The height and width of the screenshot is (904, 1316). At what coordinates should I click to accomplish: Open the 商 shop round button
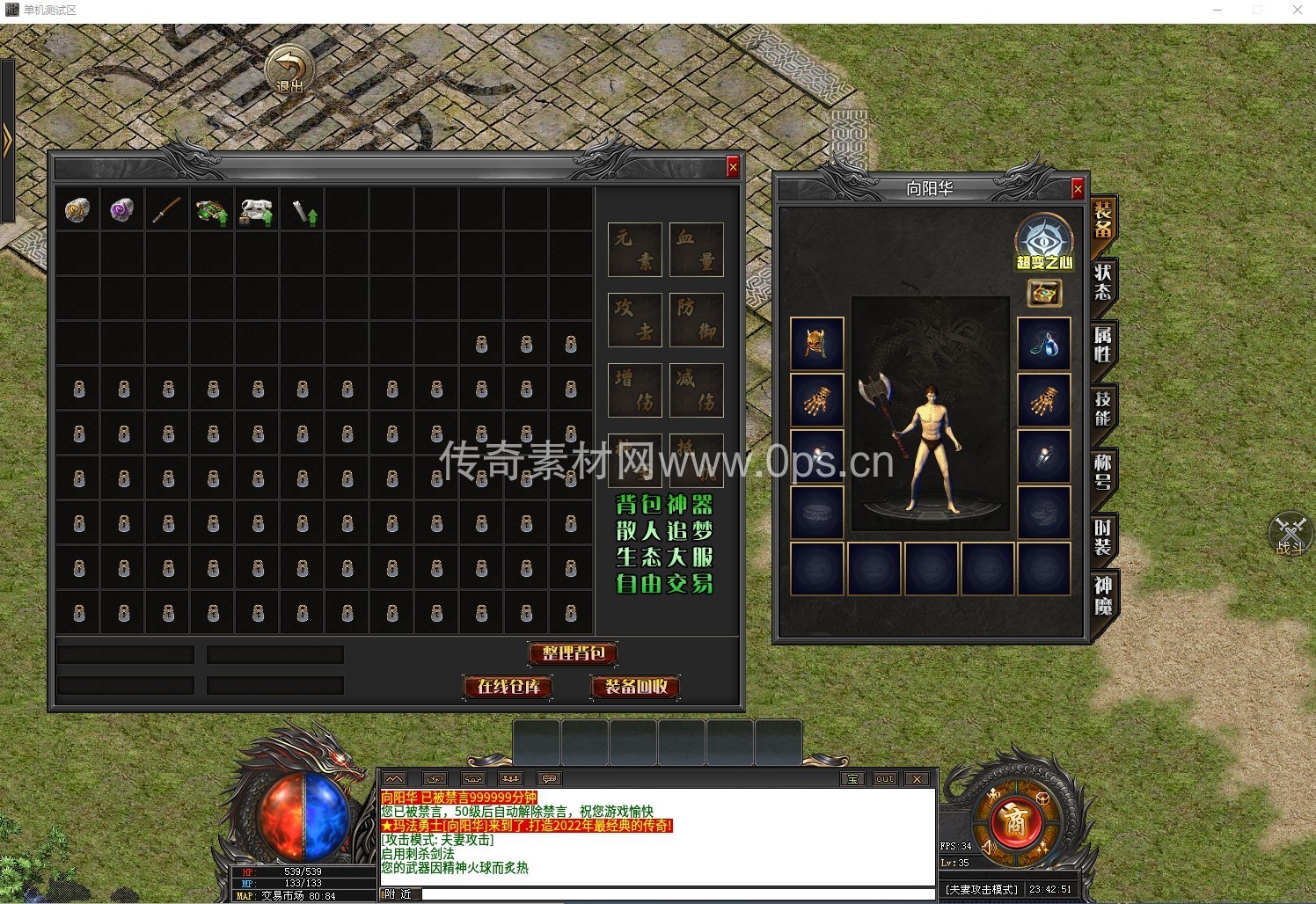[1014, 820]
